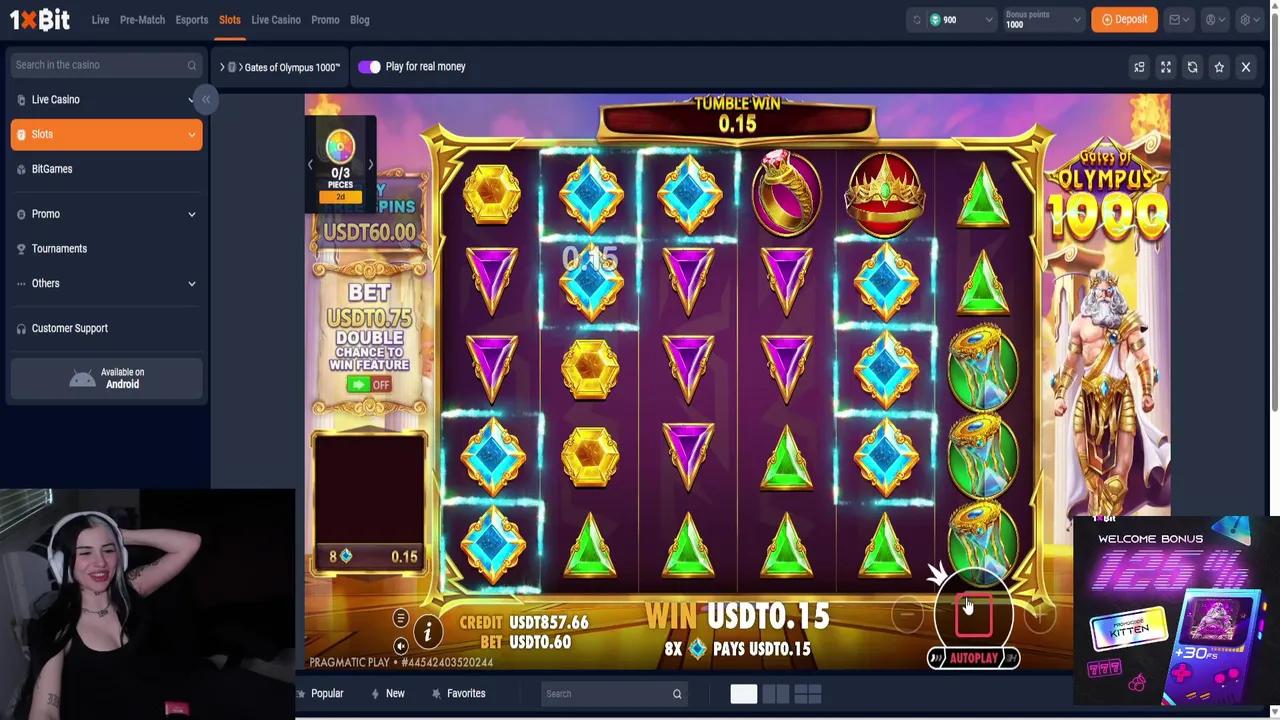Open multi-game split view
1280x720 pixels.
(1139, 66)
